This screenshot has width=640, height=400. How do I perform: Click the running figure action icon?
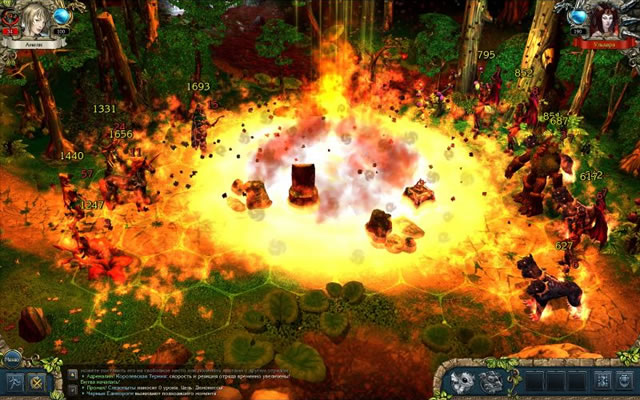pyautogui.click(x=13, y=381)
